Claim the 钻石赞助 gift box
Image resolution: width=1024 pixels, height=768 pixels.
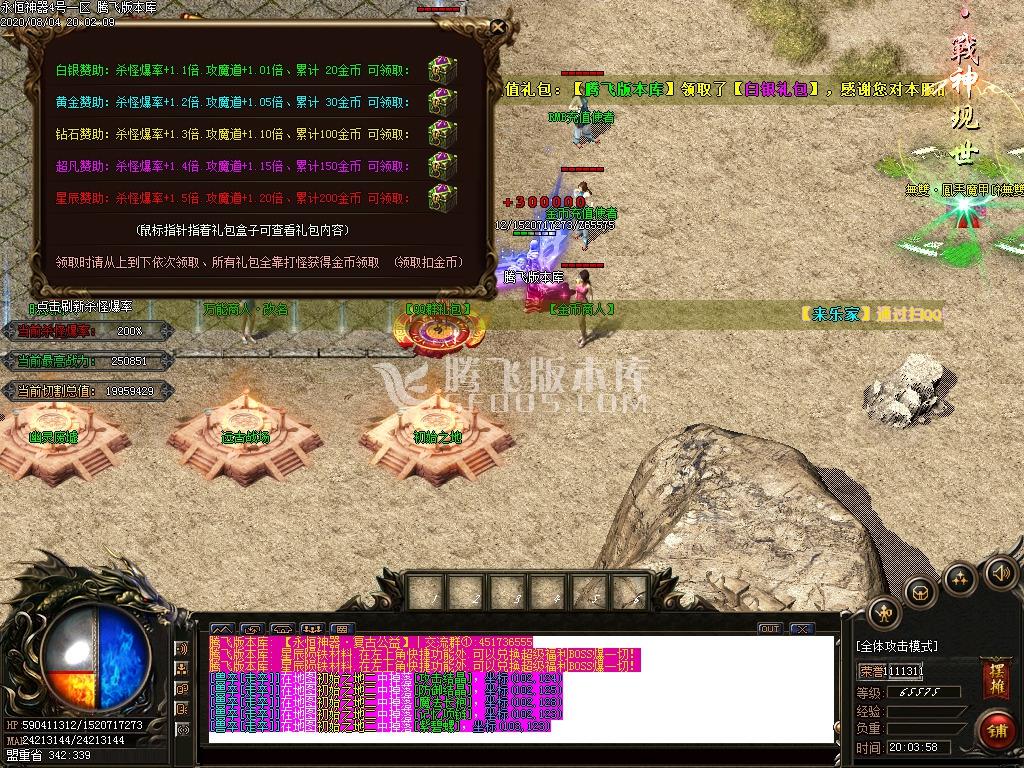click(x=442, y=132)
